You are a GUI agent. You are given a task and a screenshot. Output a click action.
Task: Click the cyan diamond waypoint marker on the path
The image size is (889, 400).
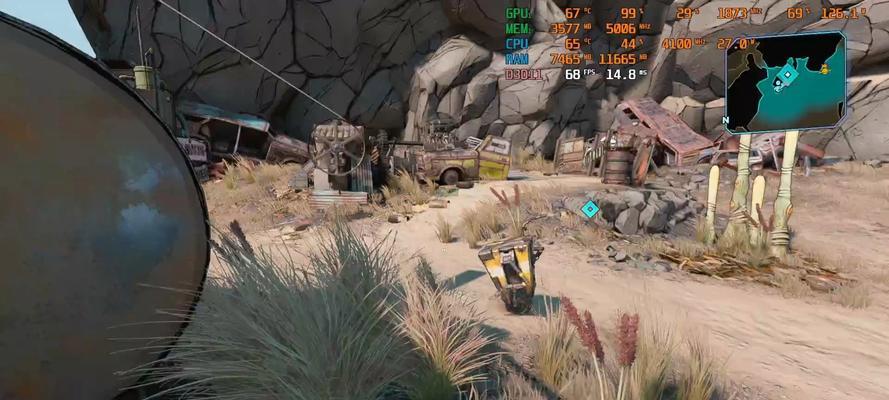590,208
